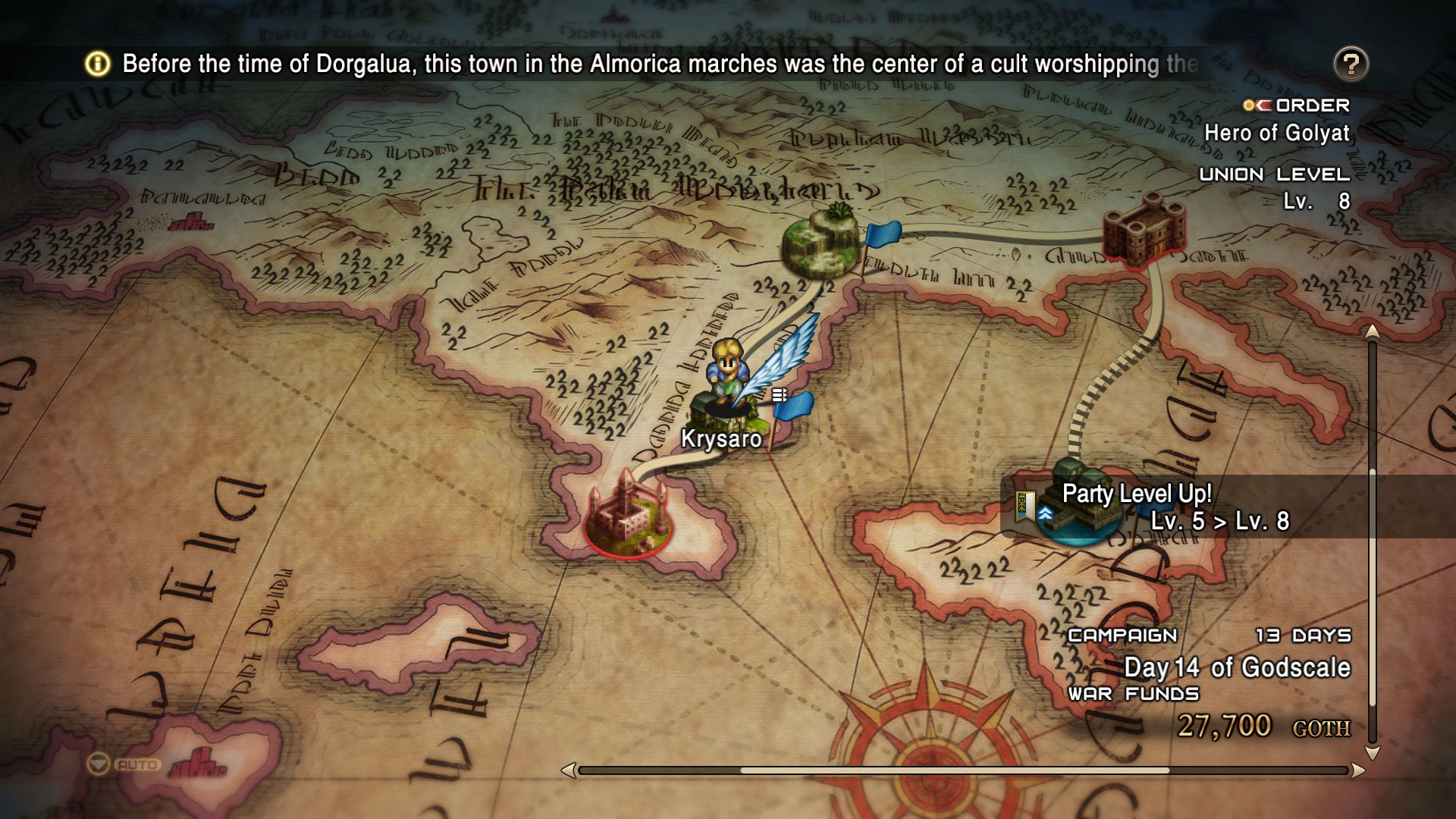Select the mossy hill node with blue flag

click(x=821, y=244)
